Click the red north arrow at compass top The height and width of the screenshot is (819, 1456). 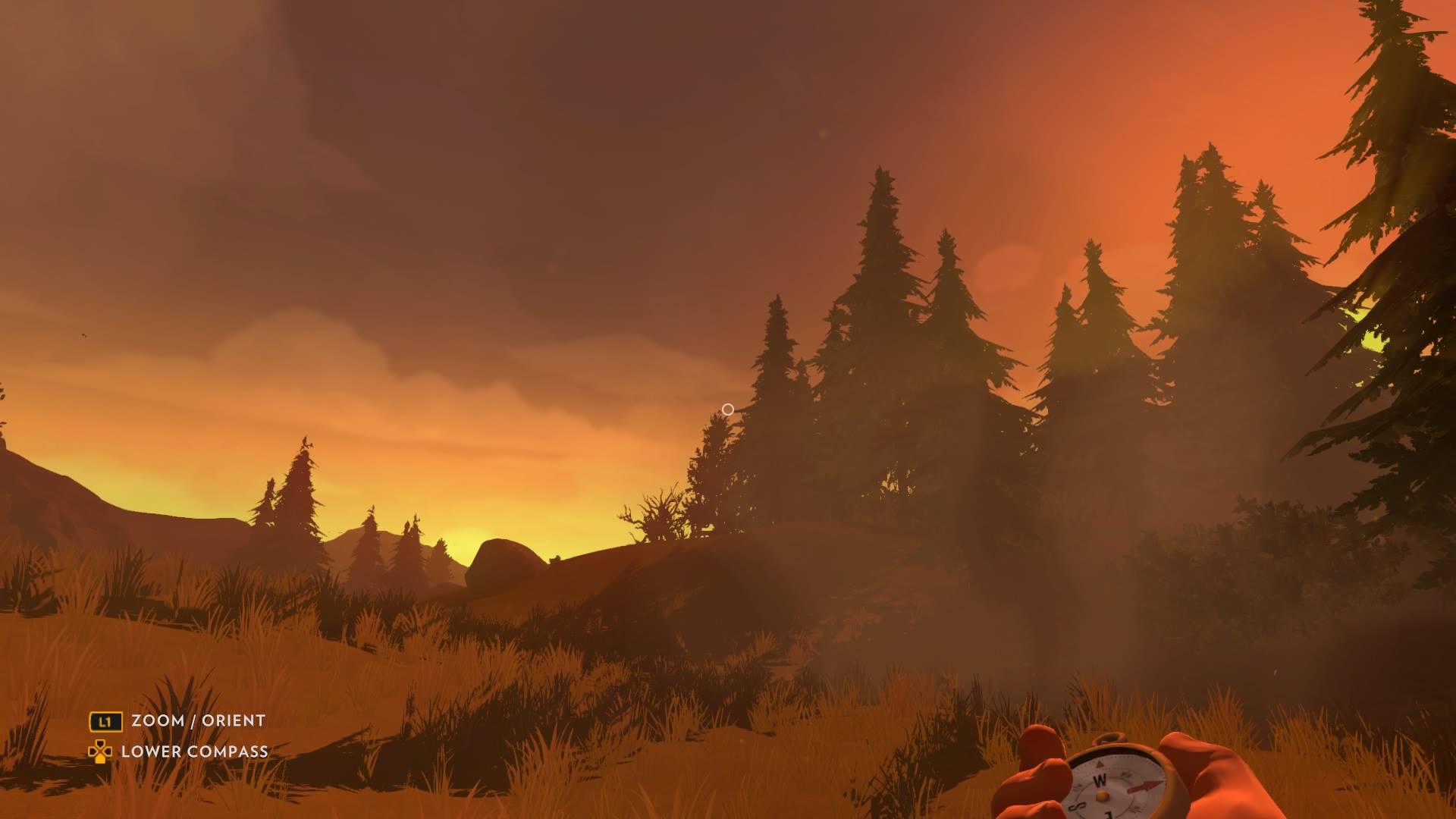[1100, 764]
